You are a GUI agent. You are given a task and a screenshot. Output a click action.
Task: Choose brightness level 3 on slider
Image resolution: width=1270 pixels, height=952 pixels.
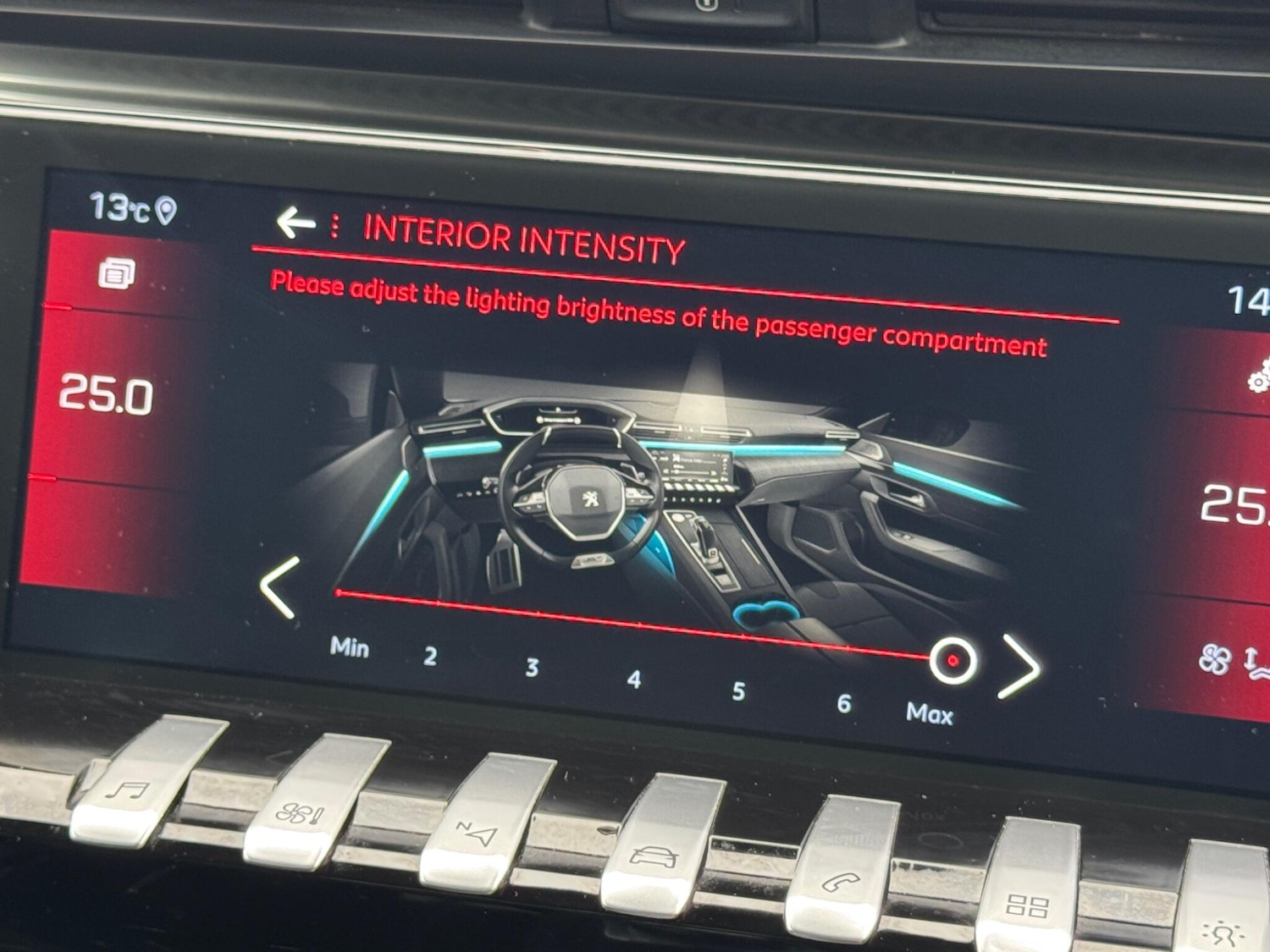tap(532, 668)
